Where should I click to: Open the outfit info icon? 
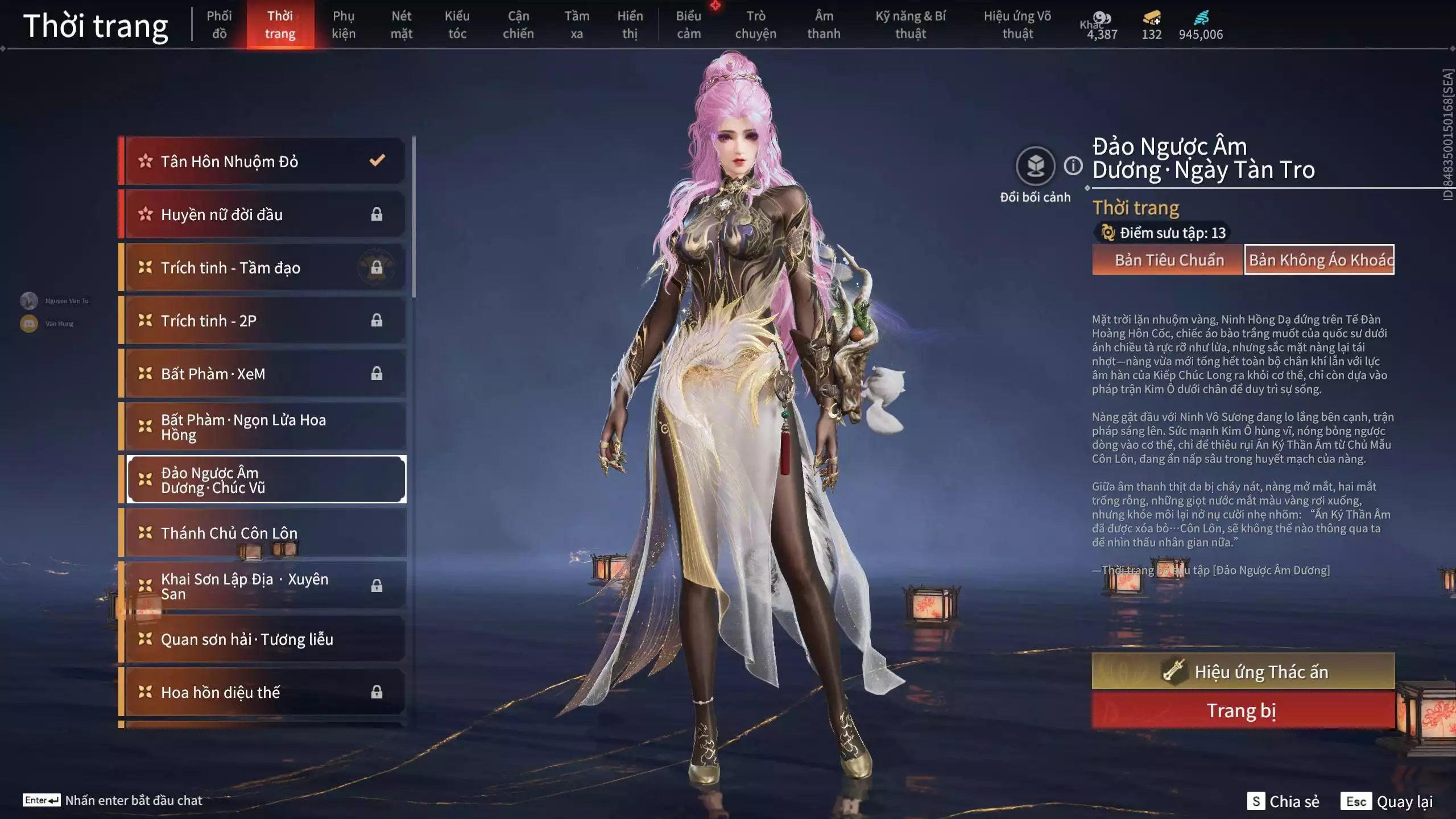click(x=1073, y=166)
